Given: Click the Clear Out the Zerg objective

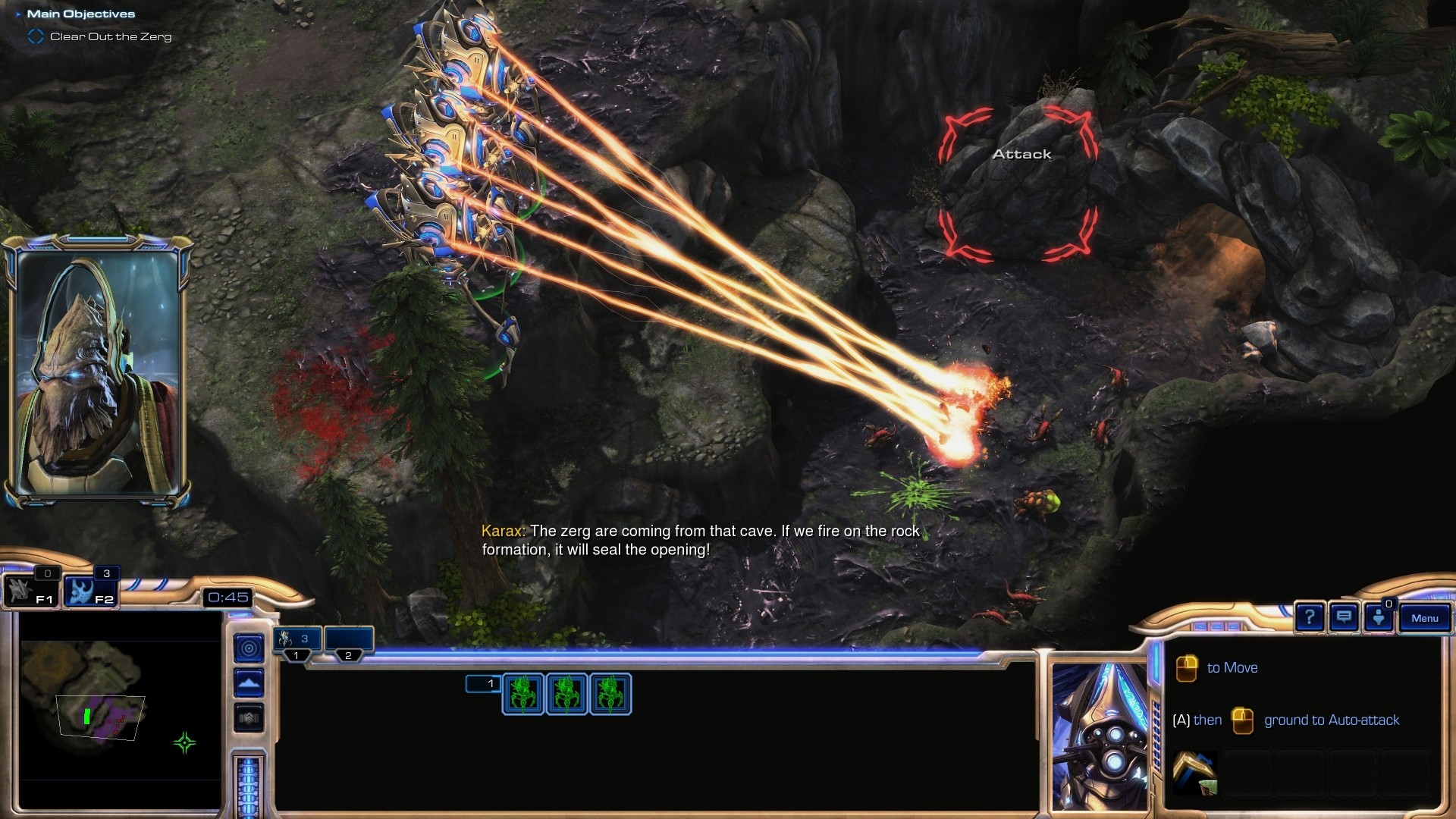Looking at the screenshot, I should point(110,36).
